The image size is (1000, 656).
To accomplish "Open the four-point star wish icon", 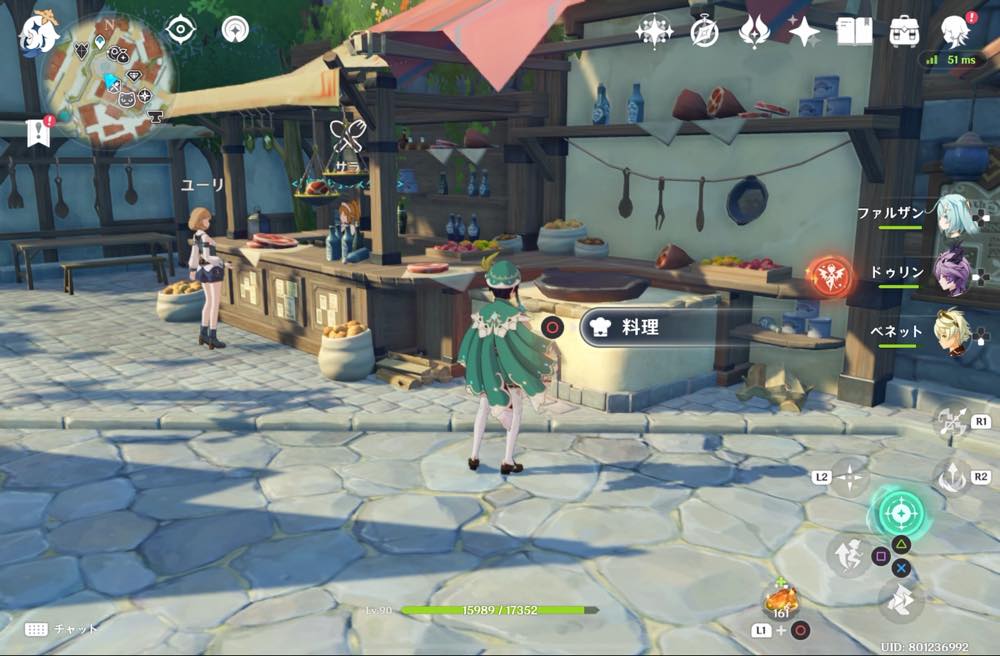I will click(803, 32).
